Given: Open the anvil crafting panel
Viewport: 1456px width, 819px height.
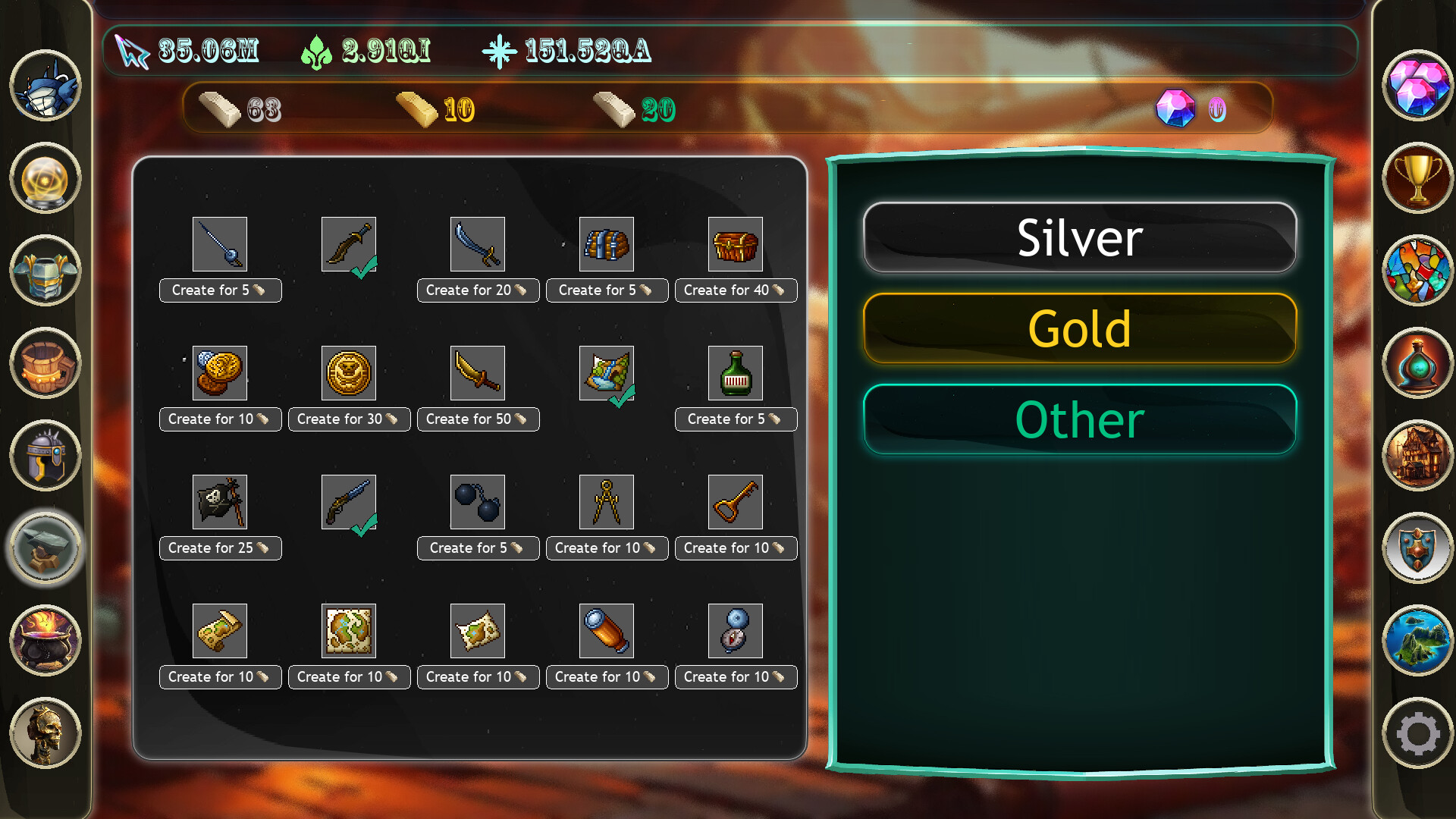Looking at the screenshot, I should 43,548.
